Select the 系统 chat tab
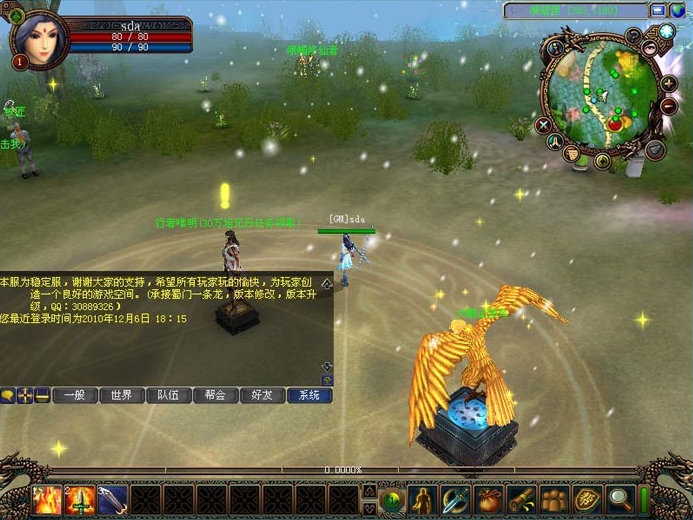The image size is (693, 520). point(309,395)
